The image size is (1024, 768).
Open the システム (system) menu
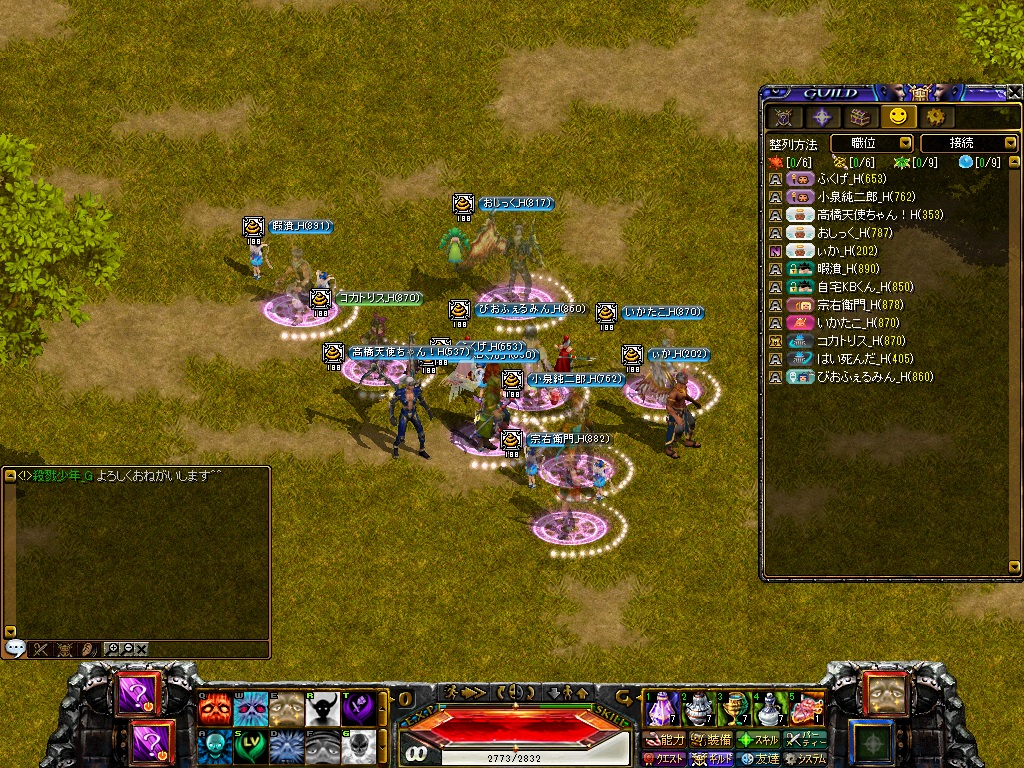(x=804, y=759)
